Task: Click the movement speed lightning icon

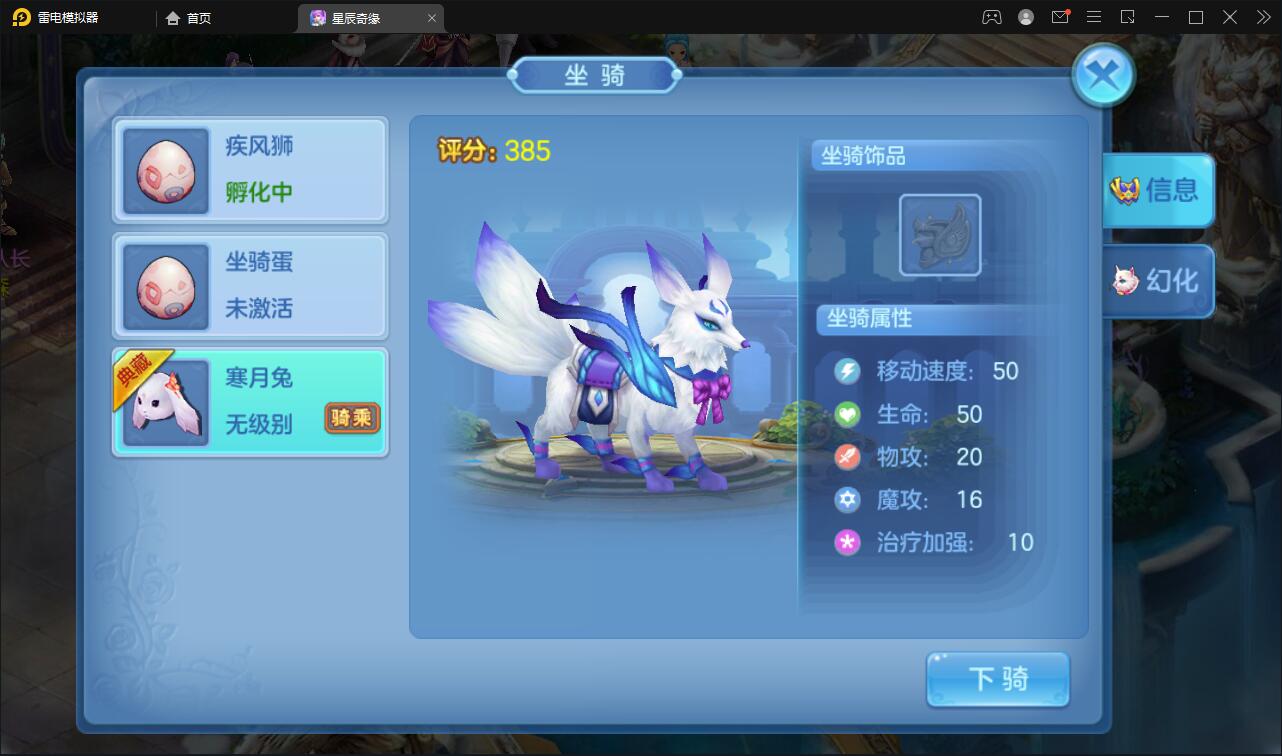Action: pyautogui.click(x=847, y=371)
